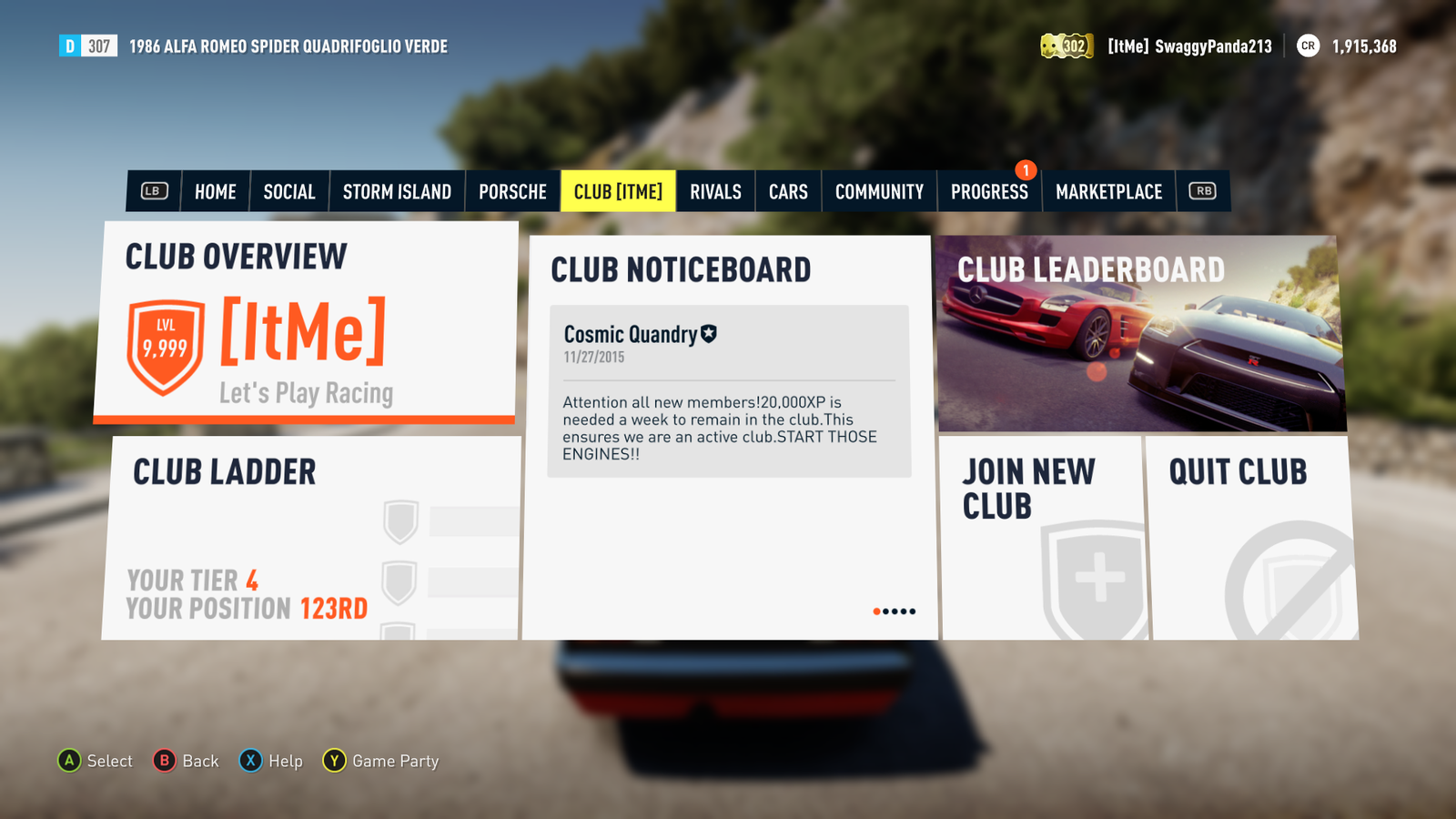Open the Club Noticeboard panel
Screen dimensions: 1456x819
[728, 546]
